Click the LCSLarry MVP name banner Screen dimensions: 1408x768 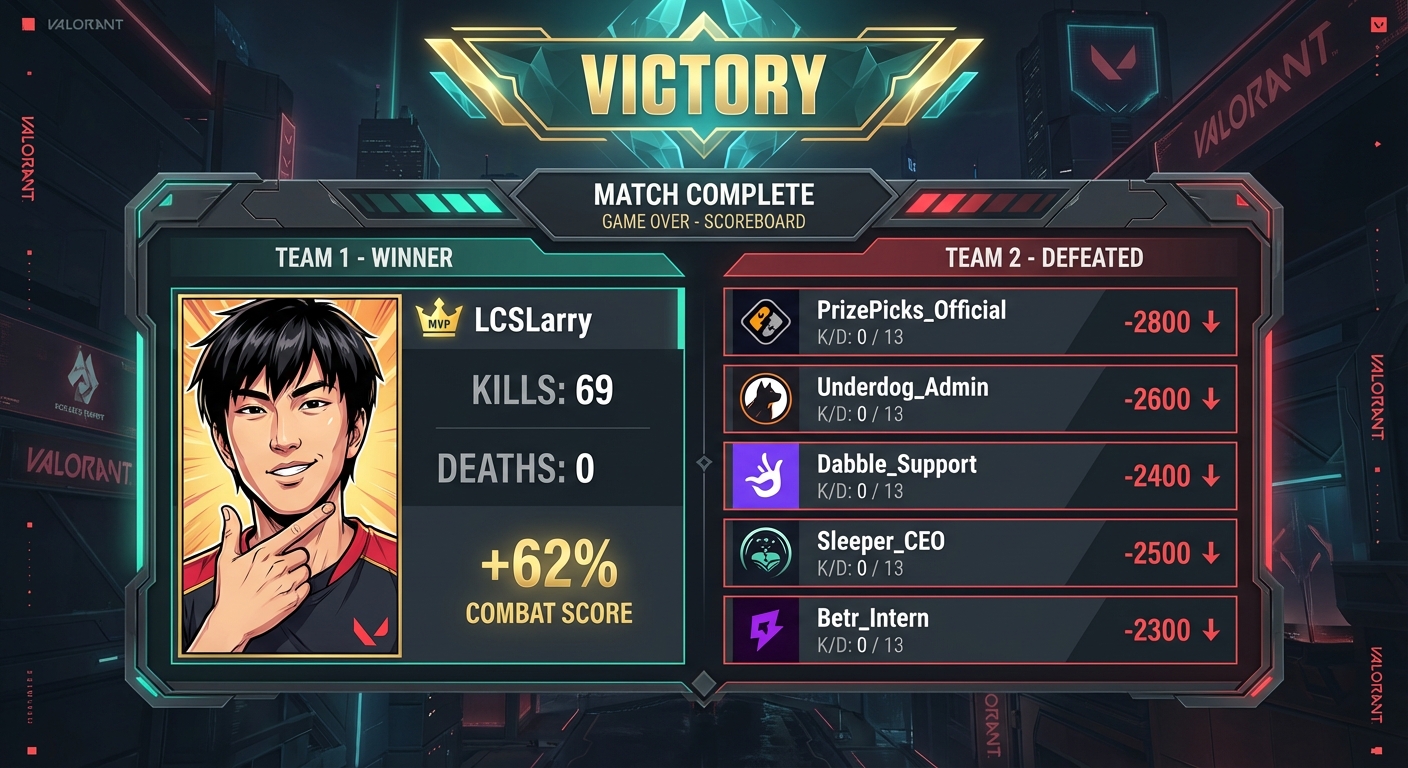(540, 320)
